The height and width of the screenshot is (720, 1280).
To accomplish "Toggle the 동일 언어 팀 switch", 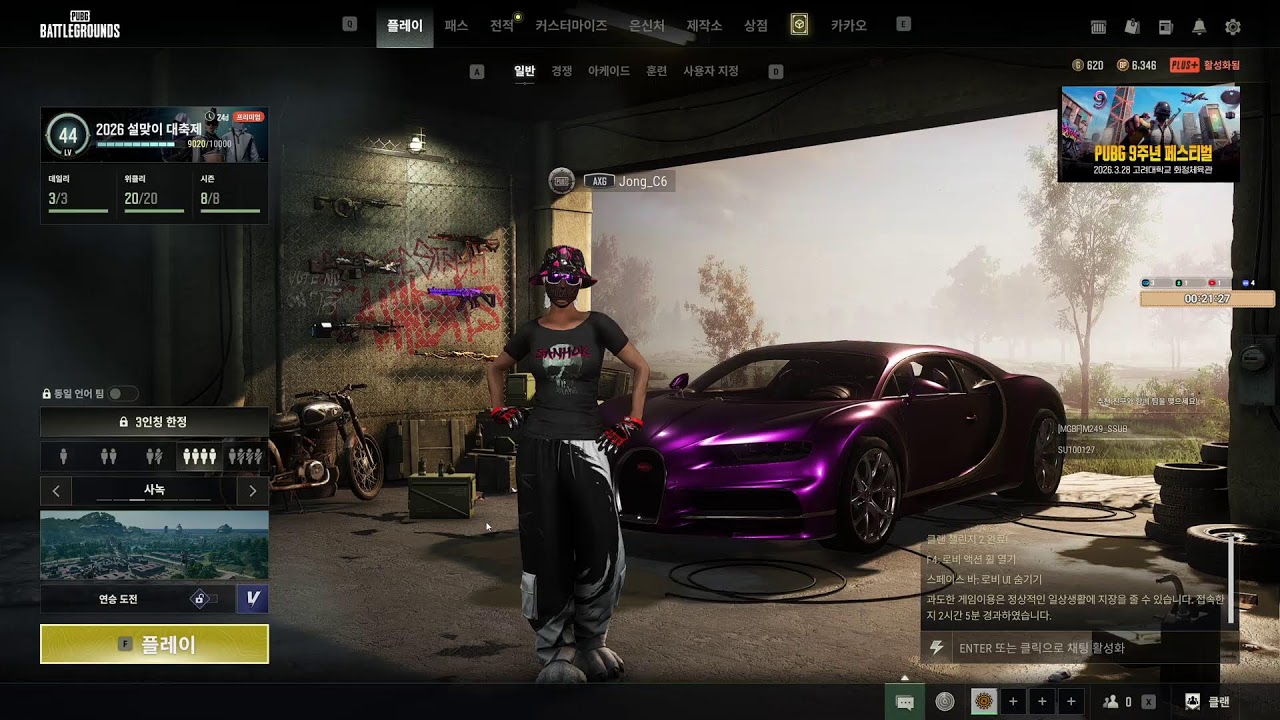I will coord(123,394).
